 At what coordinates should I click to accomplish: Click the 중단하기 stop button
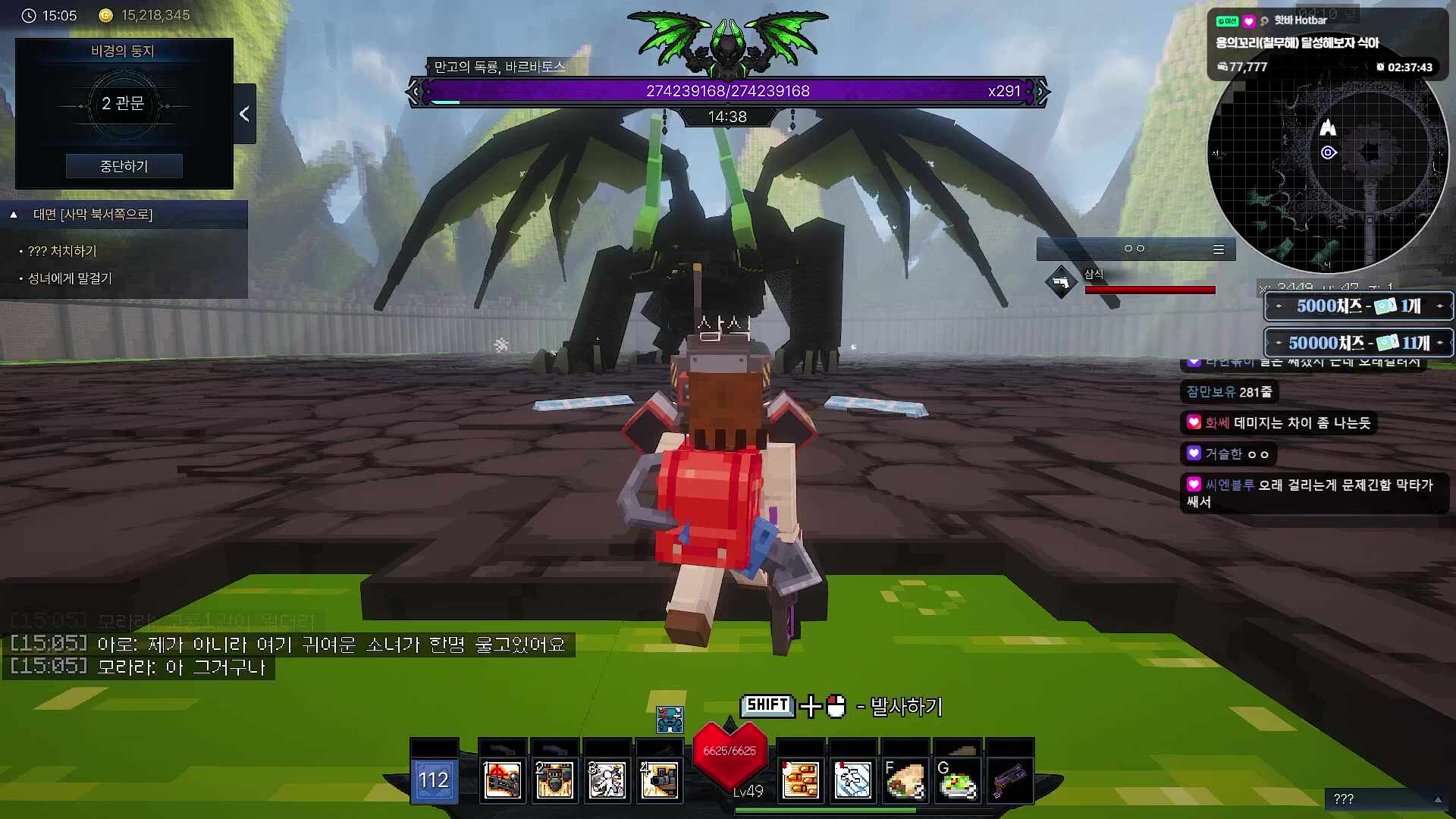click(x=124, y=166)
